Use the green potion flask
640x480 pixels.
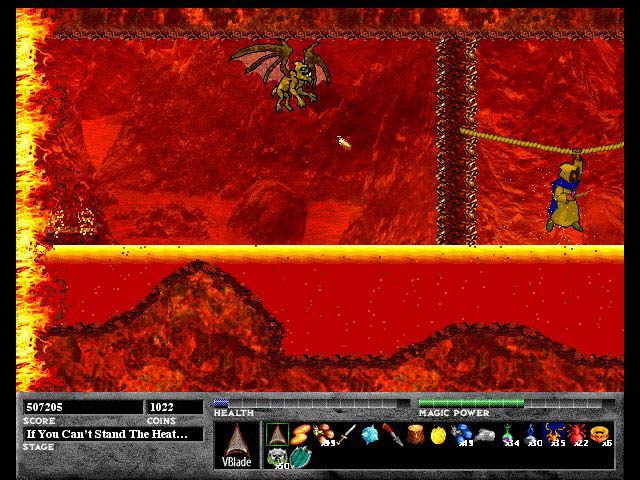pos(510,435)
